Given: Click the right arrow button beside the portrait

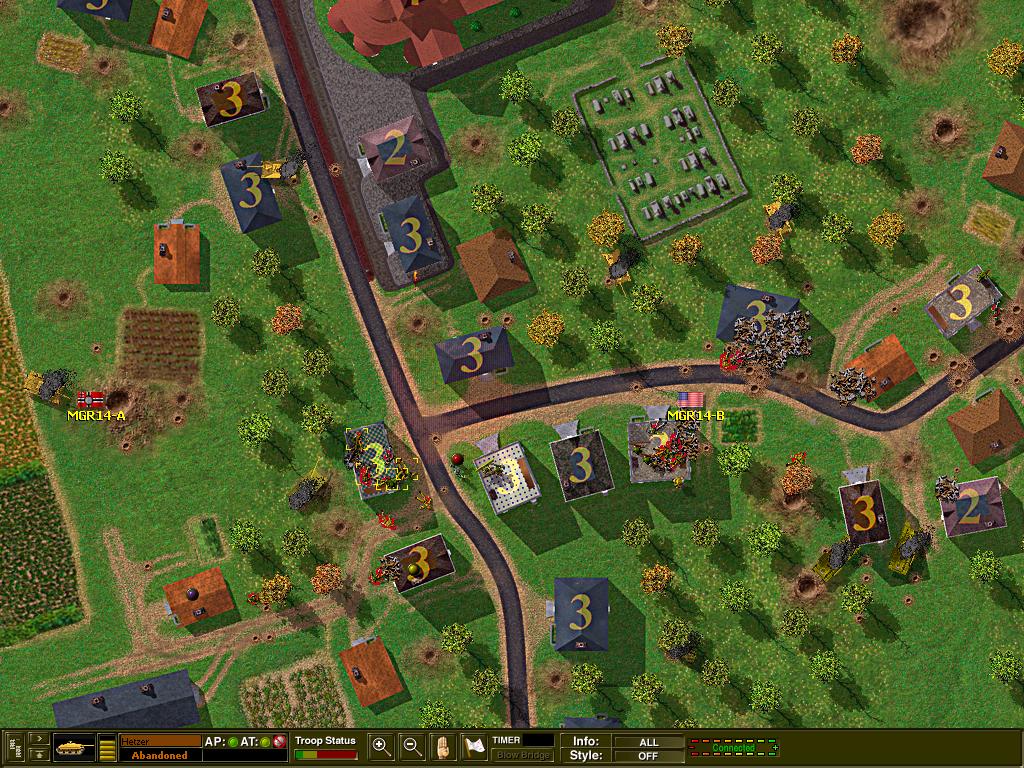Looking at the screenshot, I should 39,739.
